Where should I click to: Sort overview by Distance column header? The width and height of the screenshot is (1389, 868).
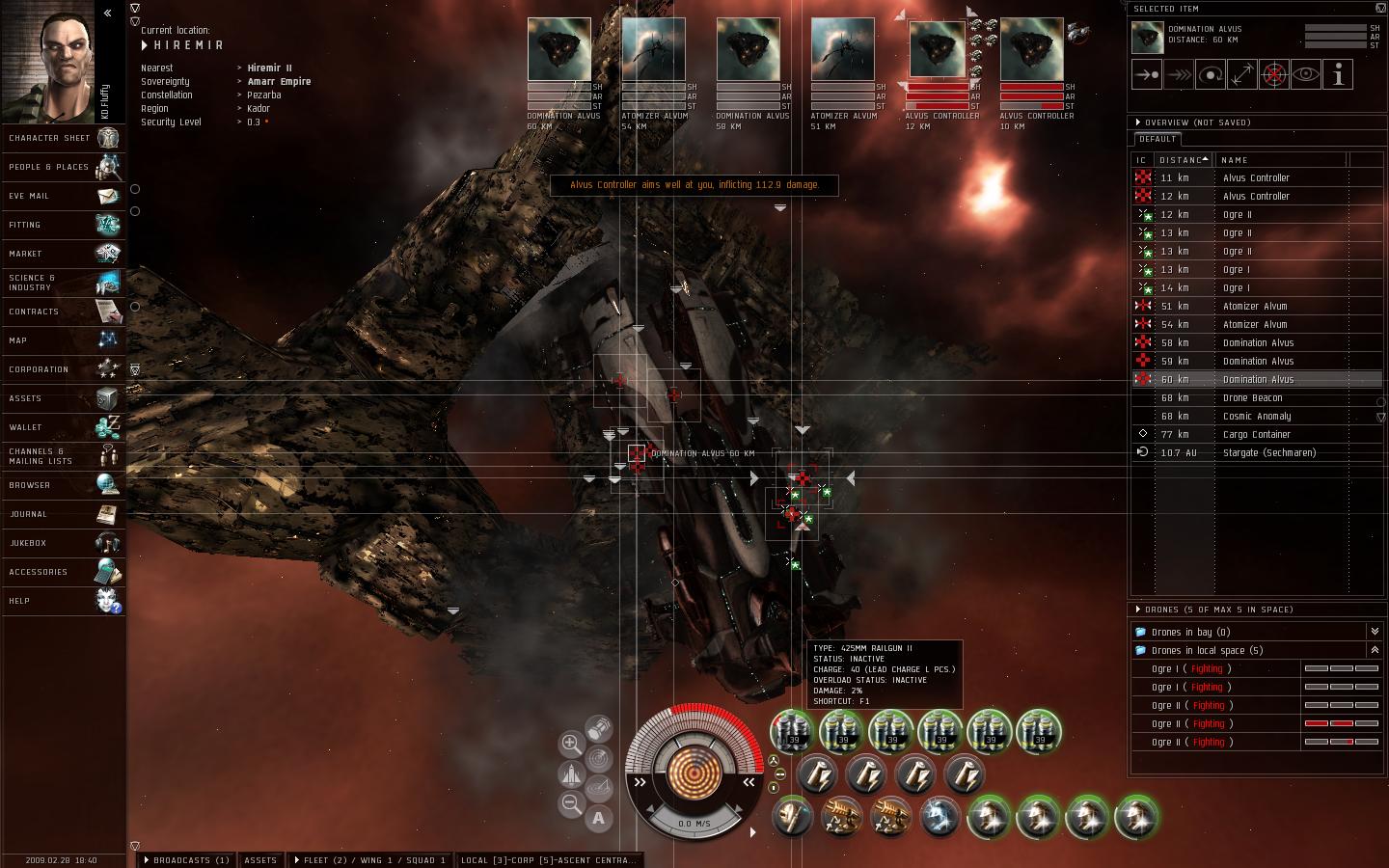(x=1183, y=160)
